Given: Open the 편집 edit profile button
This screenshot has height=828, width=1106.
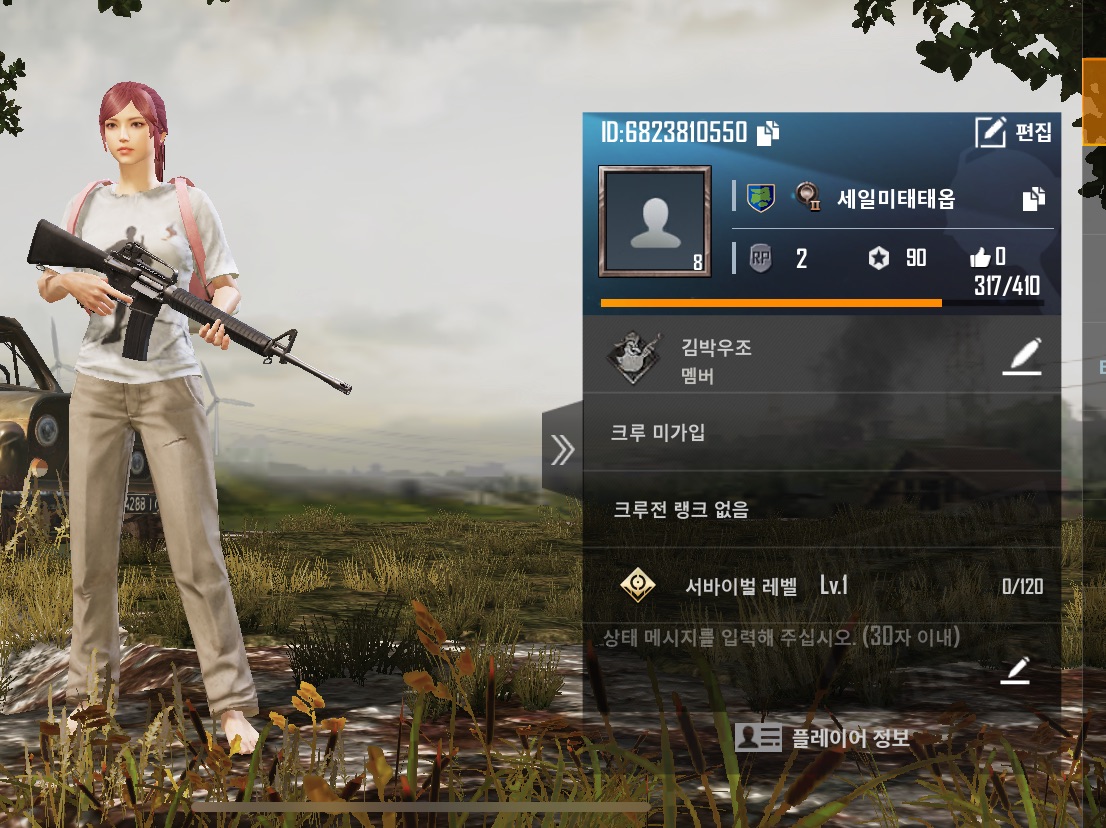Looking at the screenshot, I should tap(1013, 132).
